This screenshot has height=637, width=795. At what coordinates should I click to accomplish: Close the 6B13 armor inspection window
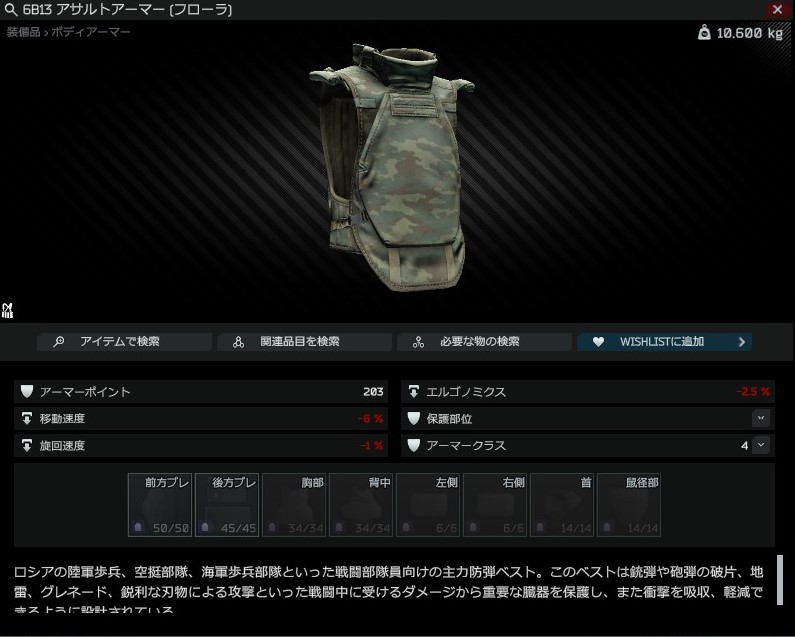click(x=777, y=9)
